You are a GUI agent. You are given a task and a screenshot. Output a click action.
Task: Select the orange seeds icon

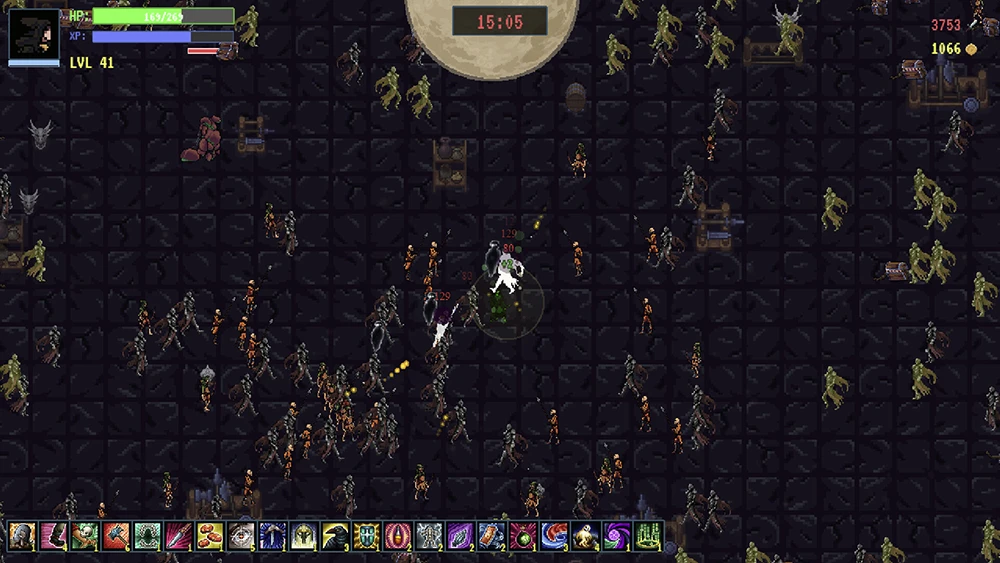(x=210, y=536)
